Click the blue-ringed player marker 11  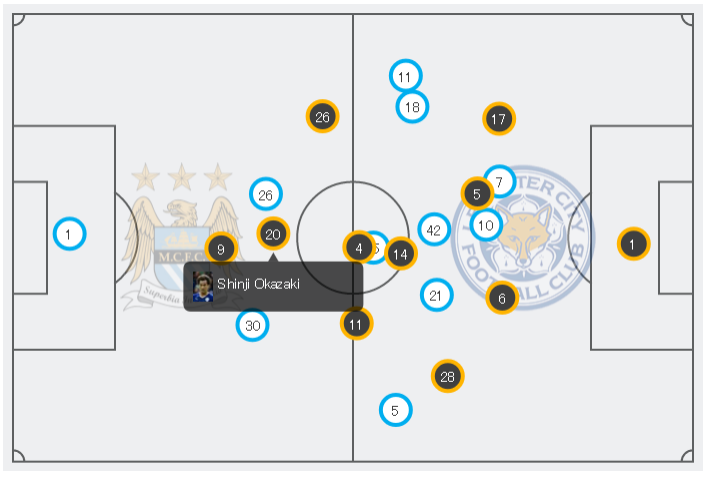pyautogui.click(x=404, y=76)
